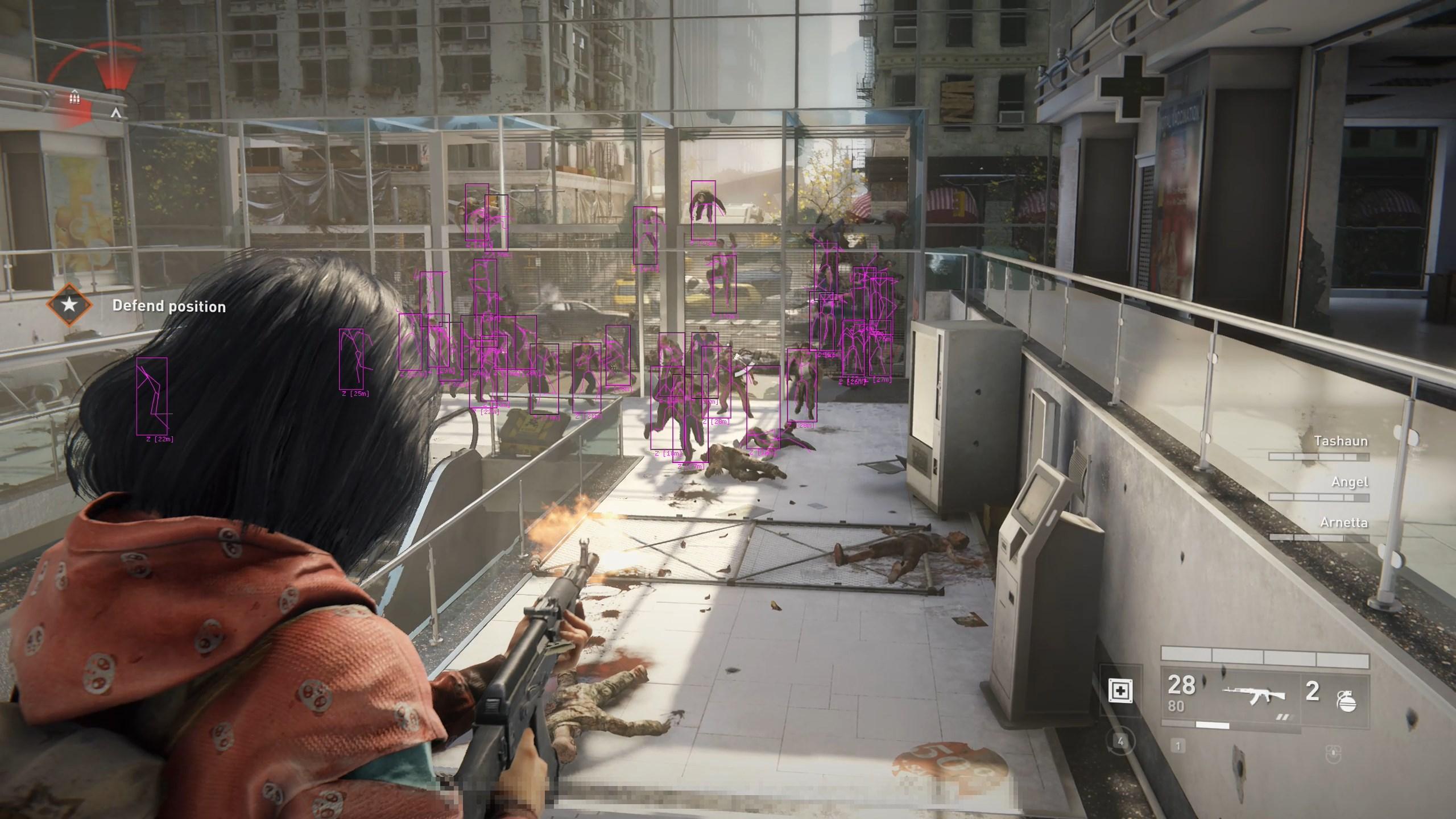Click the Defend position objective marker
The image size is (1456, 819).
[69, 304]
